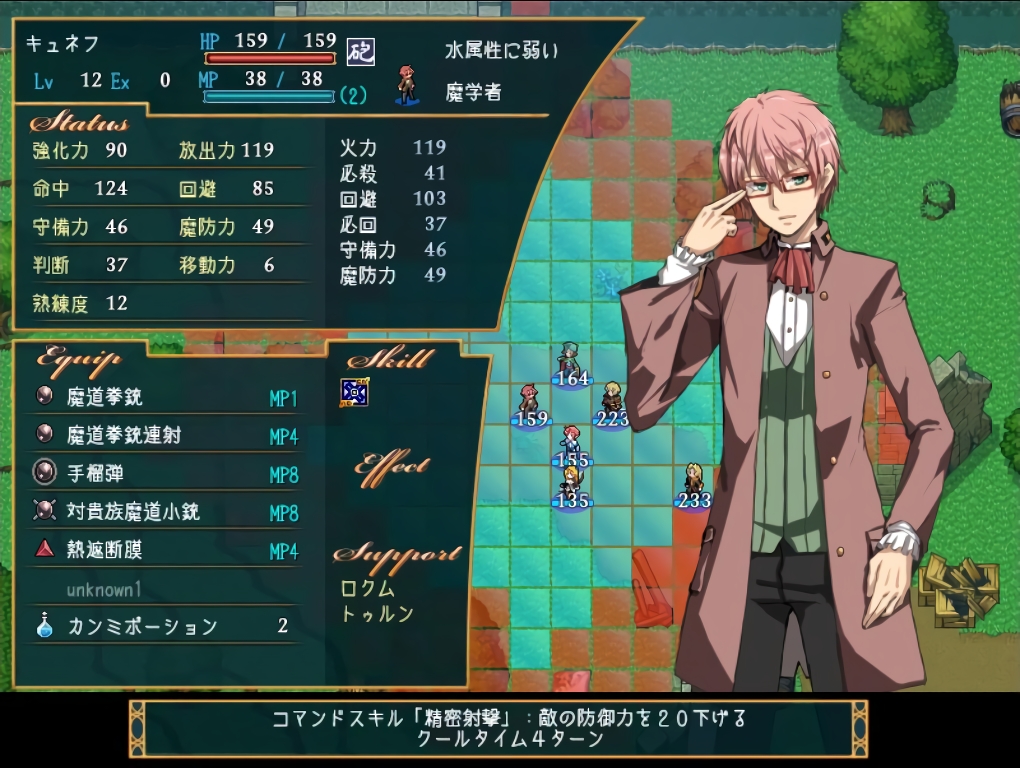
Task: Select the unit tile showing 223 HP
Action: coord(612,403)
